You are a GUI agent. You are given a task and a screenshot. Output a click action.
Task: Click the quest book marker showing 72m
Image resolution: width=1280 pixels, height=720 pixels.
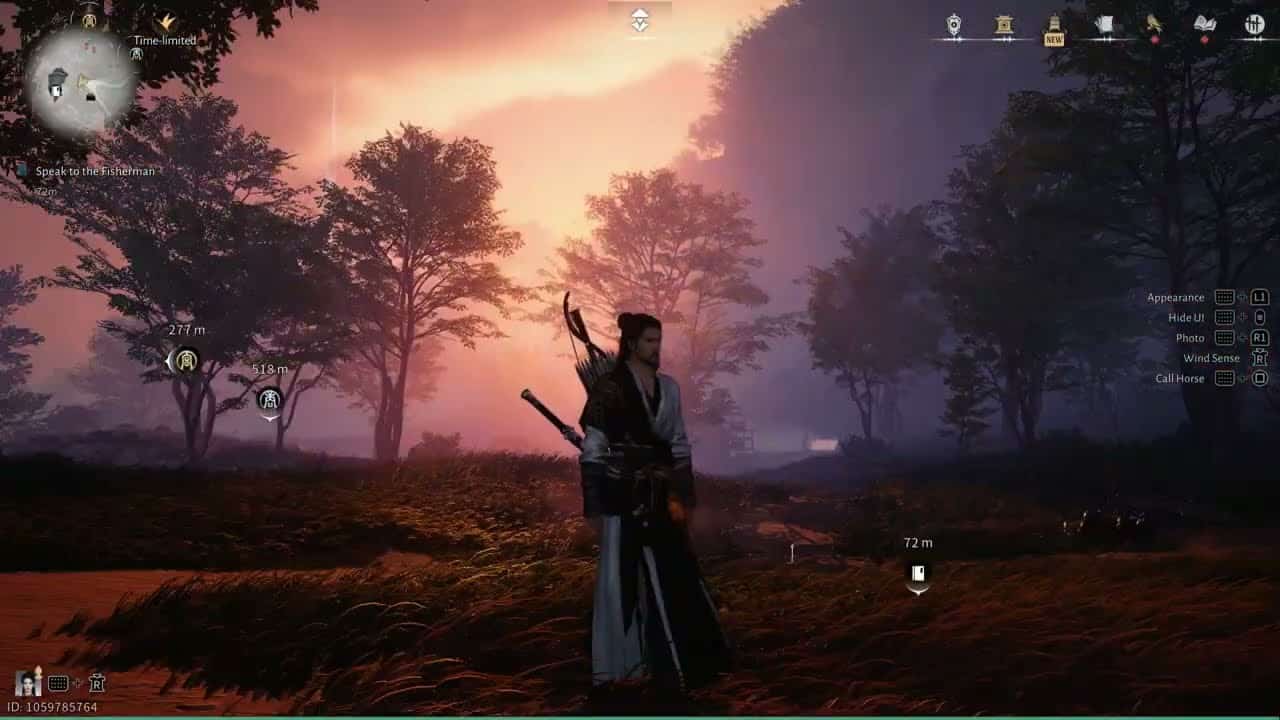coord(916,573)
